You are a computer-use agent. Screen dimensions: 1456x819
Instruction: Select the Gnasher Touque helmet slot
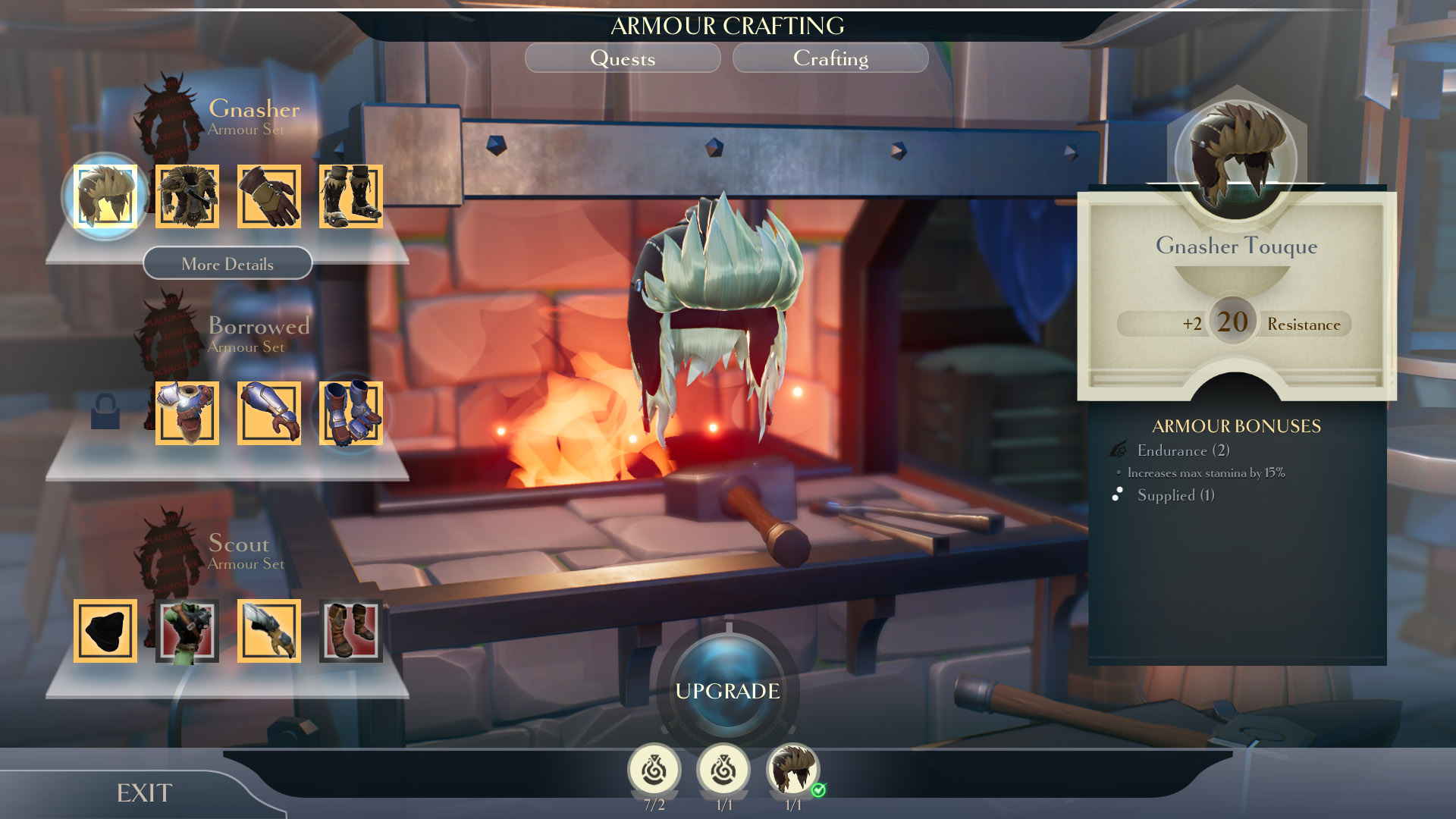105,196
